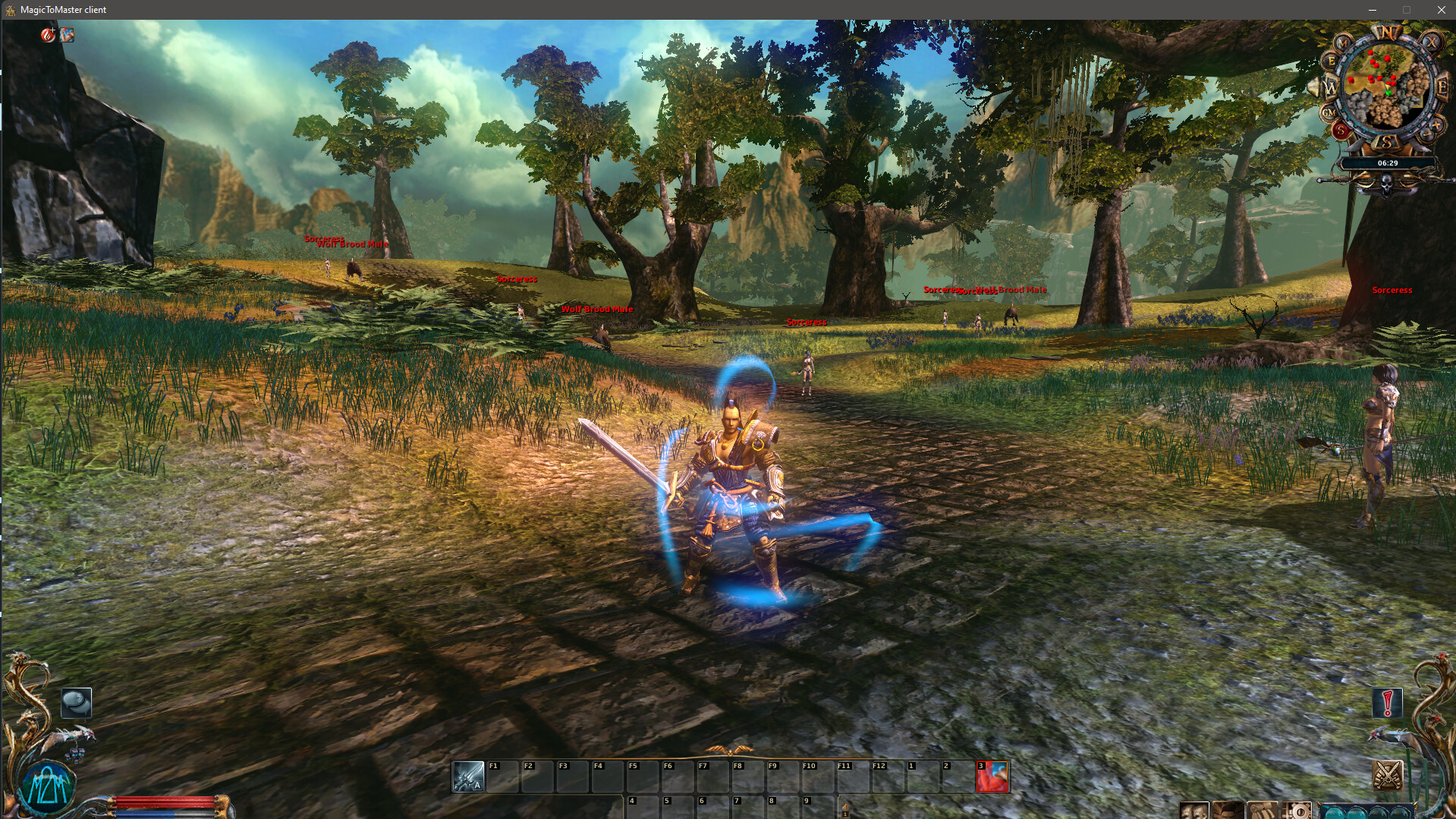Toggle the red S button on the minimap
Image resolution: width=1456 pixels, height=819 pixels.
[x=1341, y=130]
